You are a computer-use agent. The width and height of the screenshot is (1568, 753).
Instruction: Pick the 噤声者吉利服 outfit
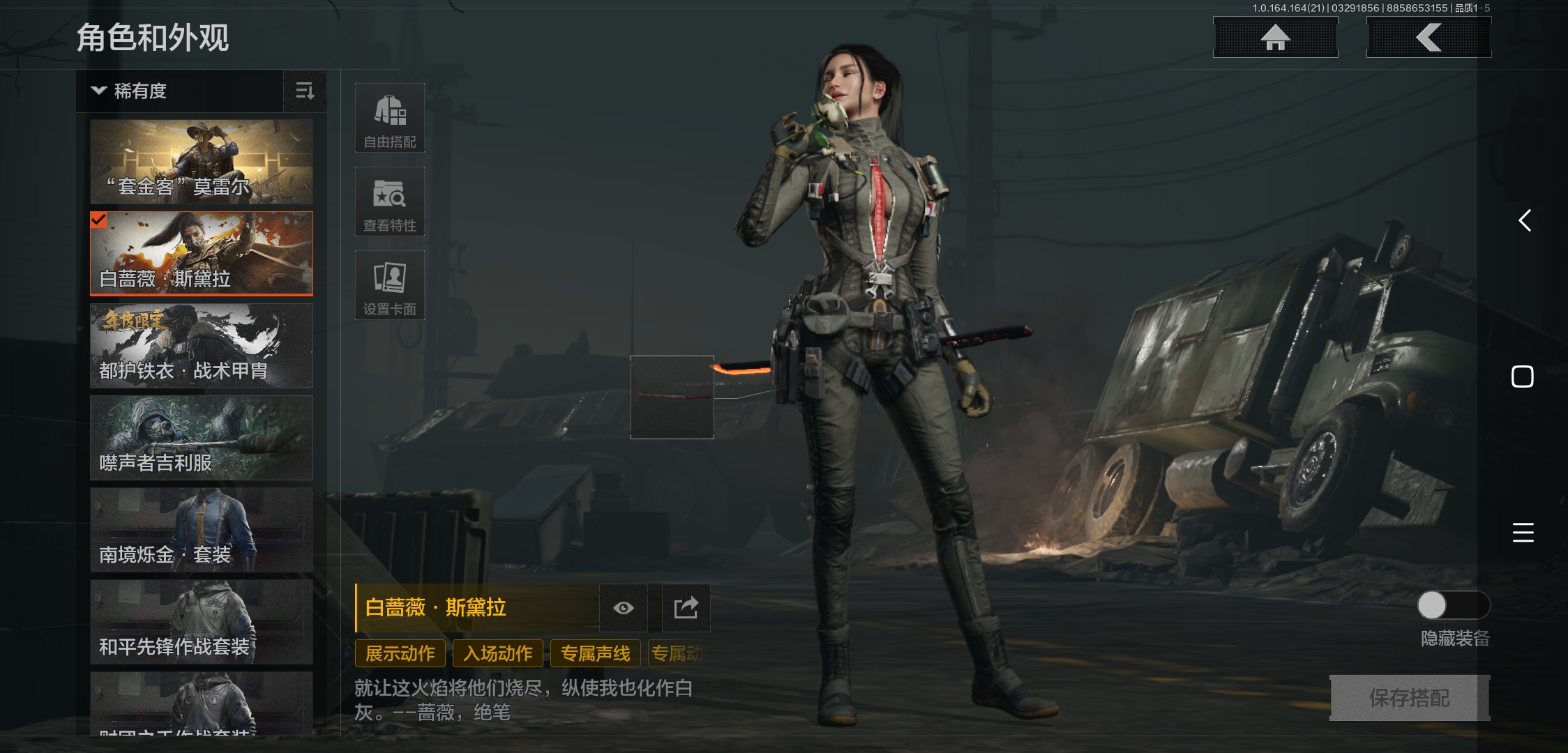click(202, 438)
